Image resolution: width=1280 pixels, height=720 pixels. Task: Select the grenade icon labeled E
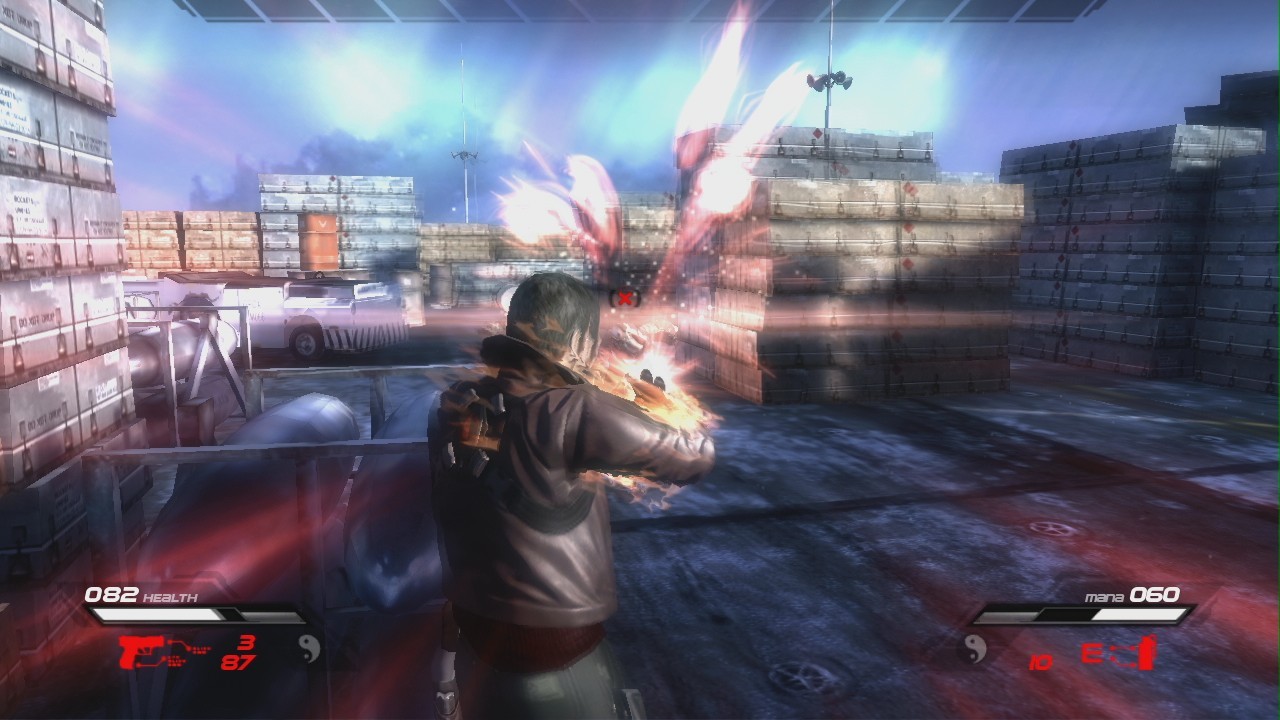pyautogui.click(x=1119, y=652)
